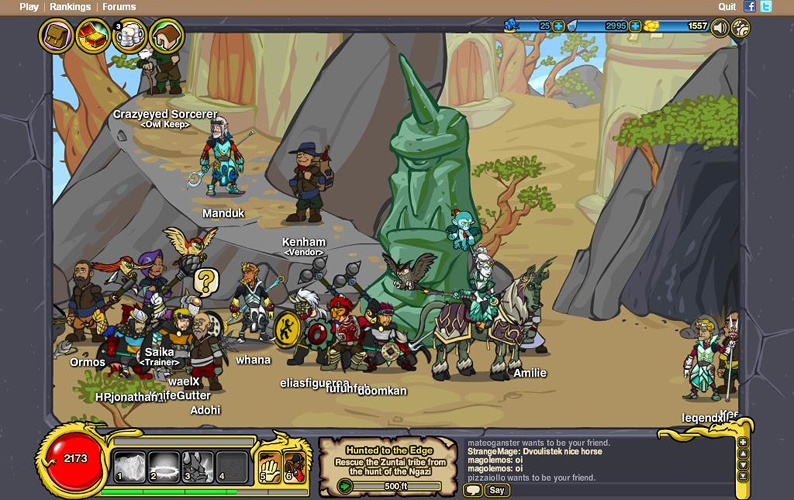Click the Say chat button
The height and width of the screenshot is (500, 794).
497,490
